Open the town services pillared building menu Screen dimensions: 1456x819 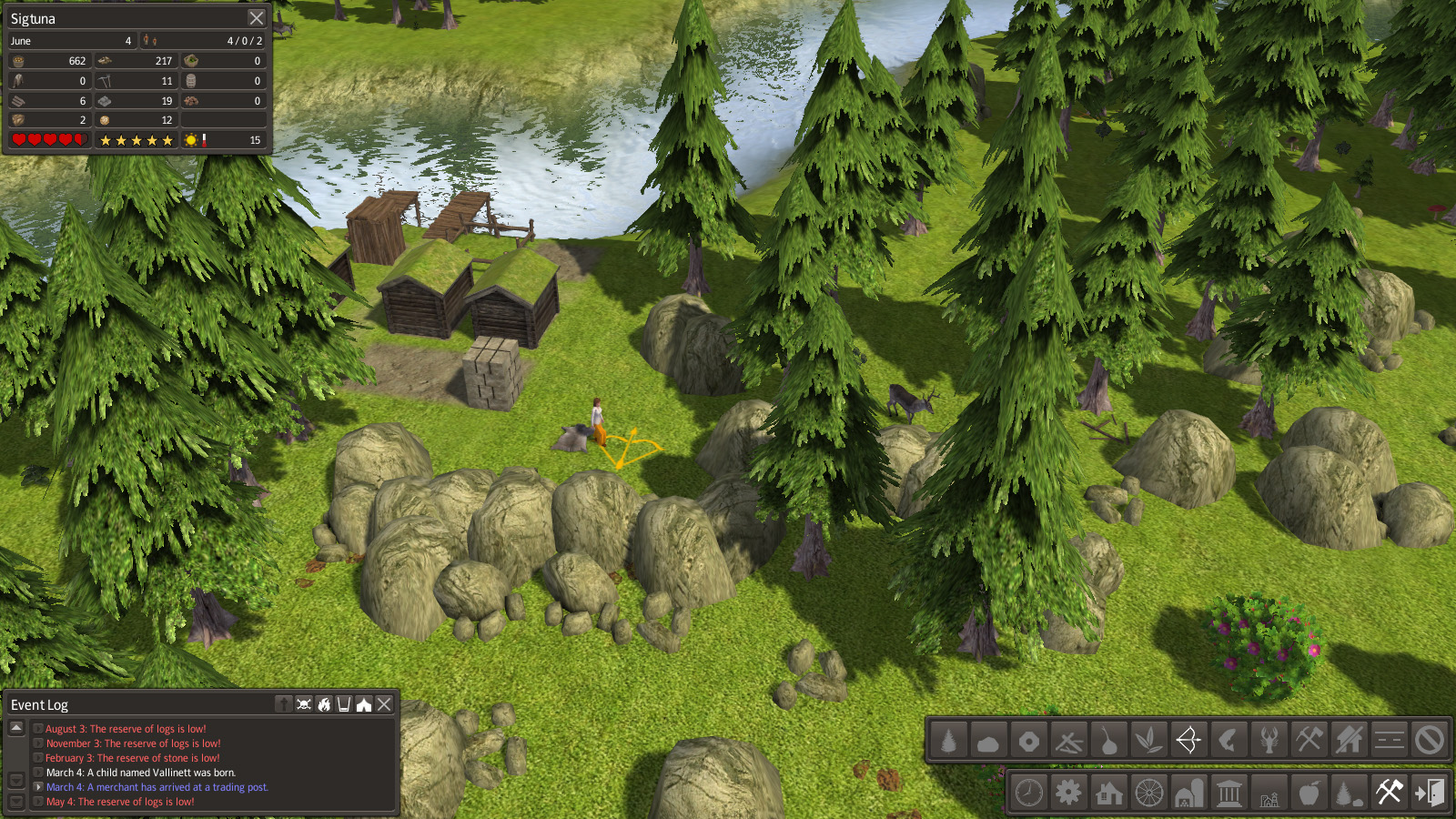tap(1229, 793)
